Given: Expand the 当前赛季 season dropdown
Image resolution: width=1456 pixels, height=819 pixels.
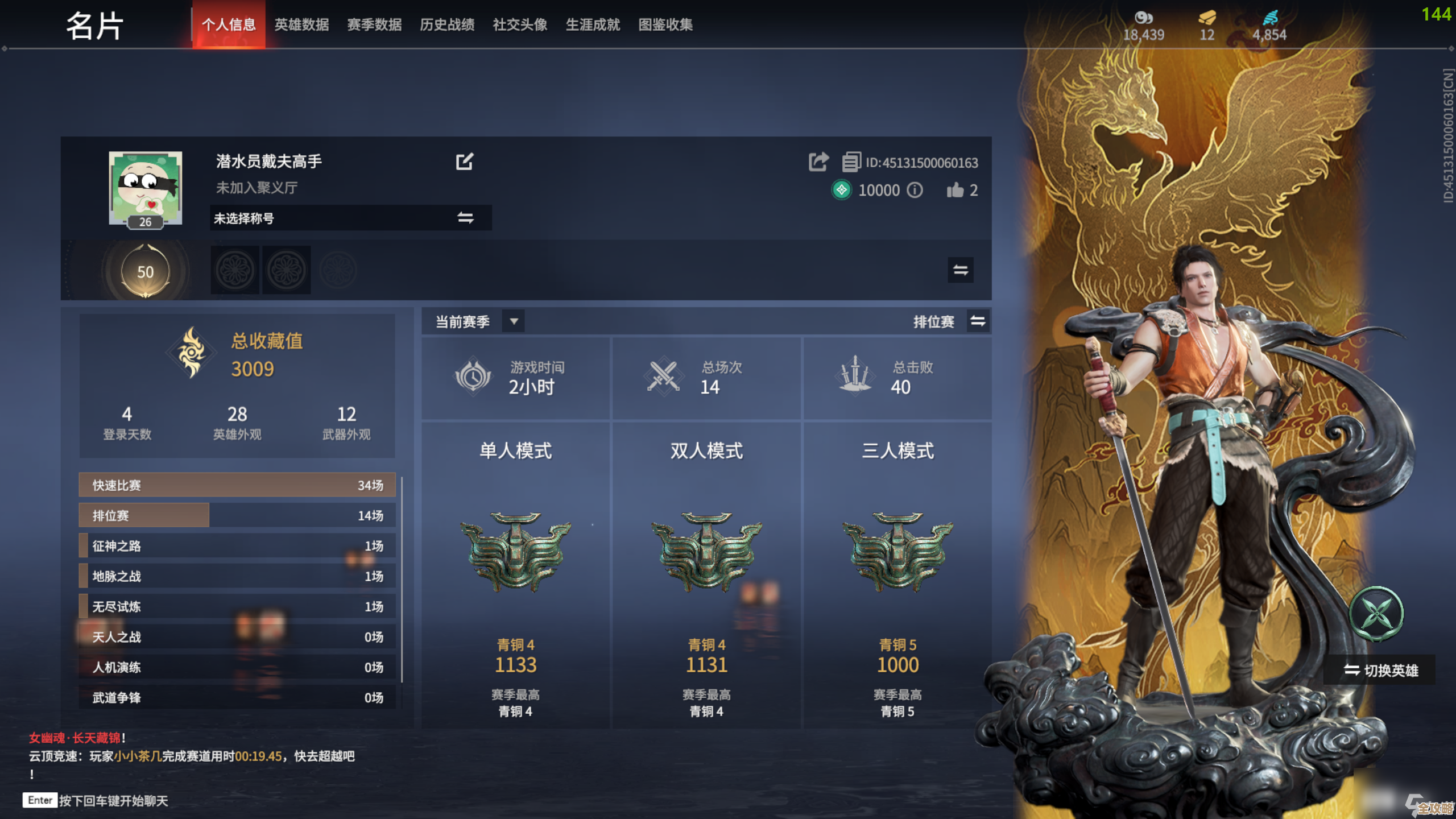Looking at the screenshot, I should click(x=514, y=321).
